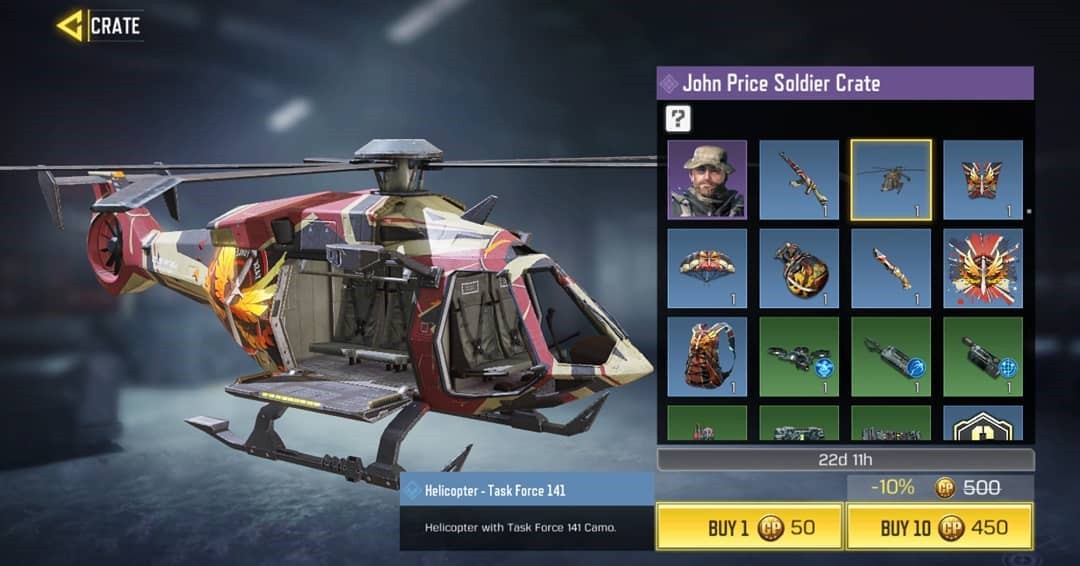Select the parachute skin item
1080x566 pixels.
pos(707,268)
